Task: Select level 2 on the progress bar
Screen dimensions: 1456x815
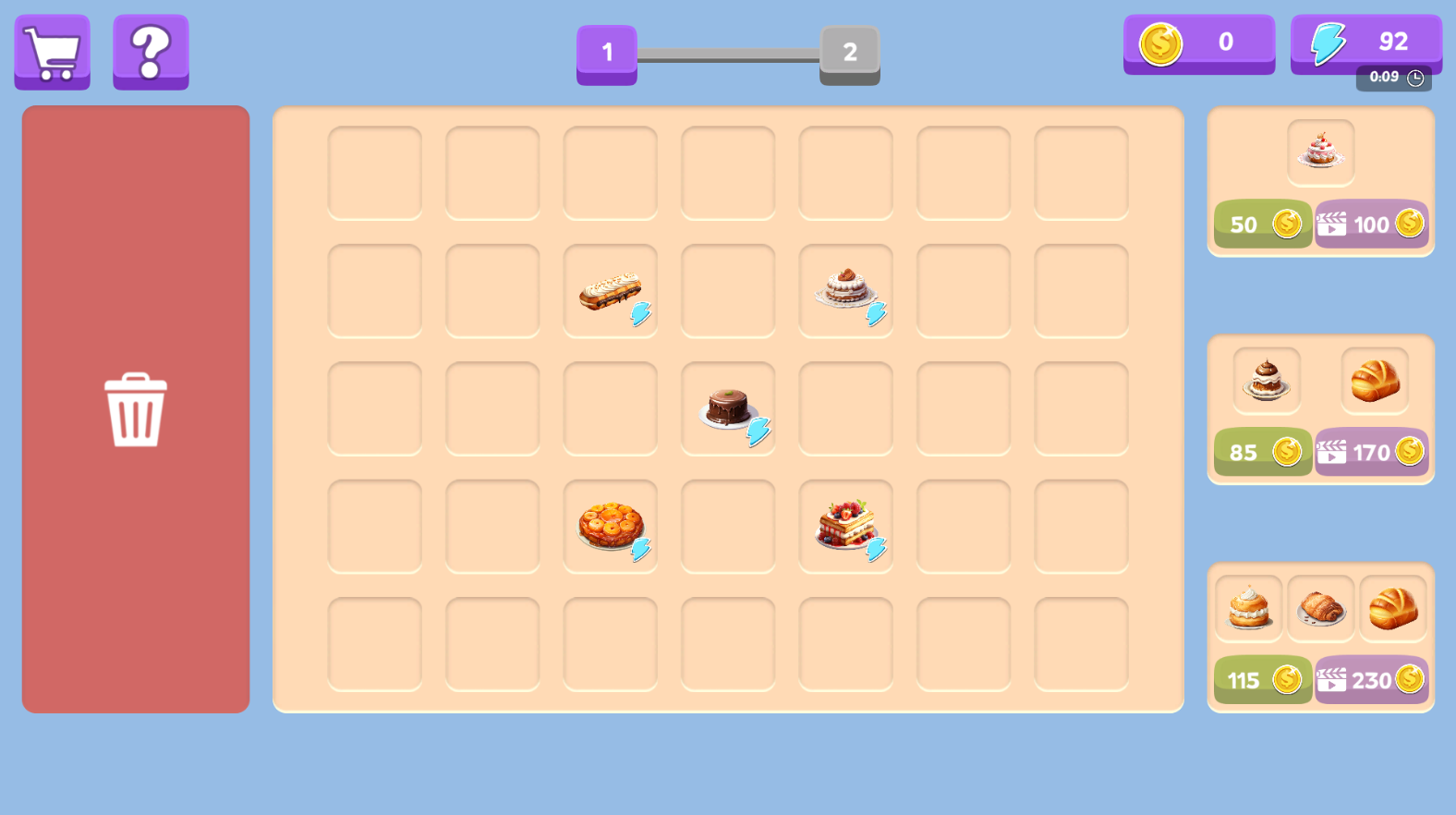Action: [x=847, y=54]
